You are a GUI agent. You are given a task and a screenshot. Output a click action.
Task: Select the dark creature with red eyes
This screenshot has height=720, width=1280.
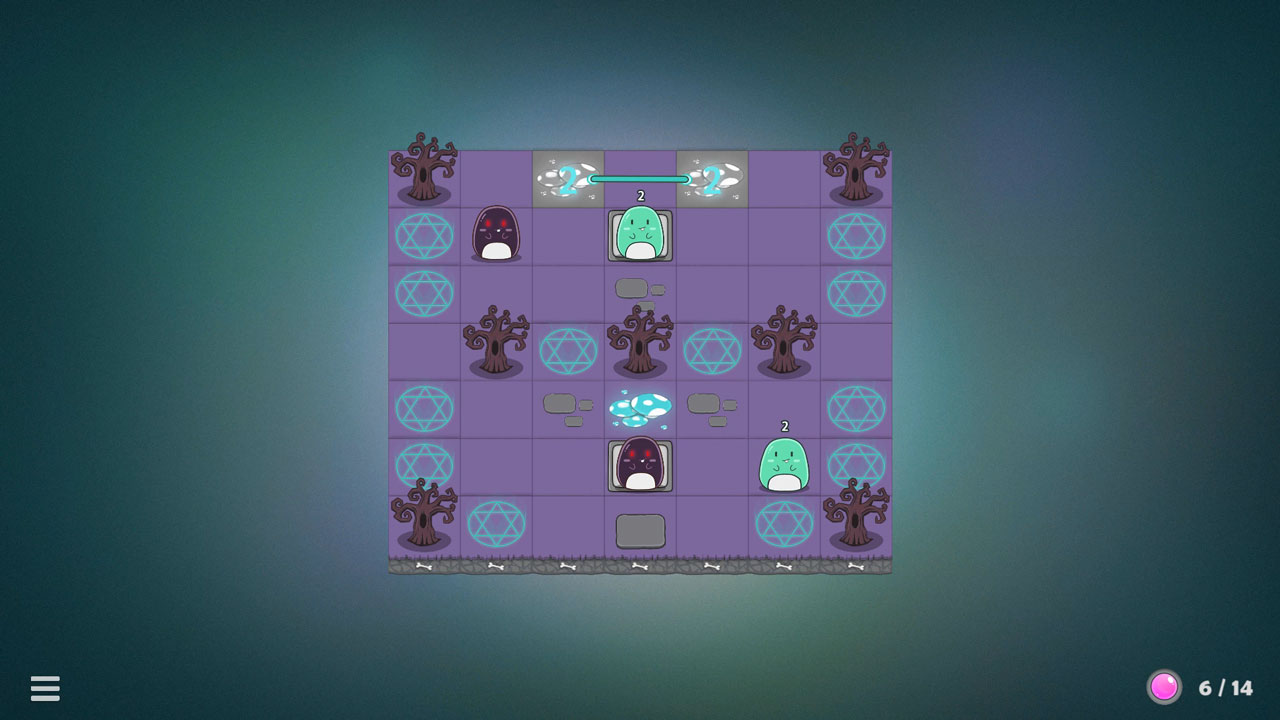497,235
